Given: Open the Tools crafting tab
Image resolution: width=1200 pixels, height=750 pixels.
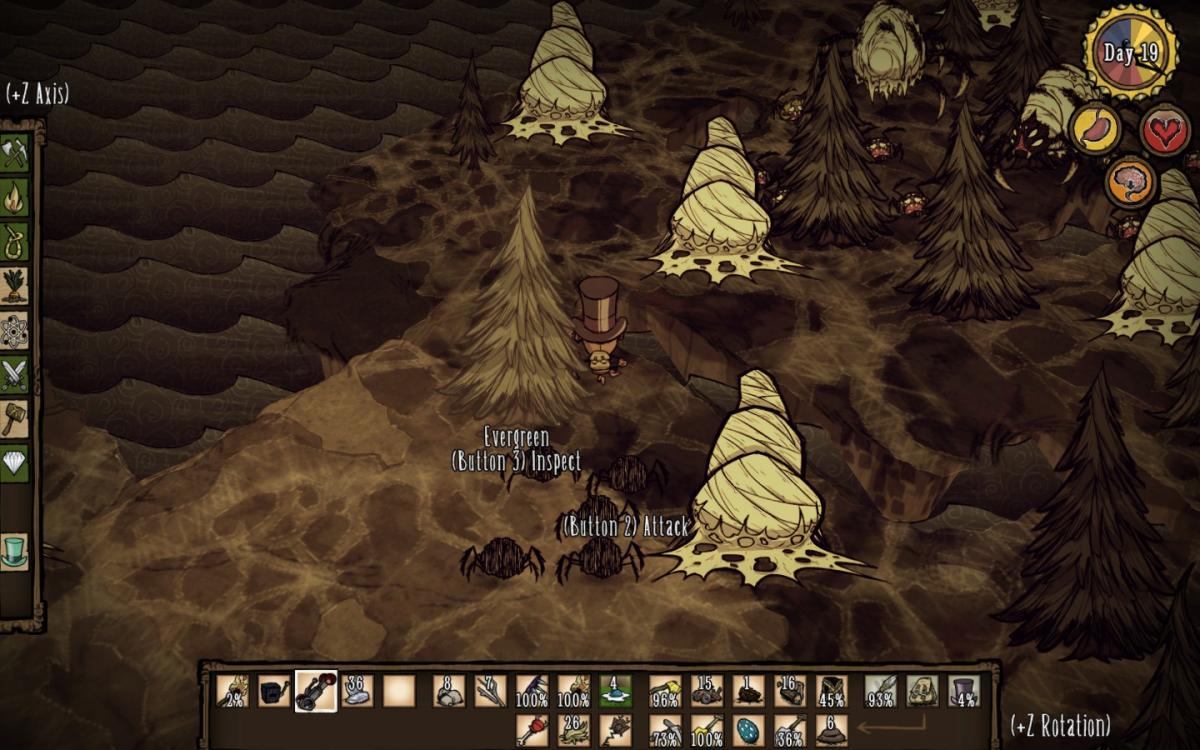Looking at the screenshot, I should click(15, 152).
